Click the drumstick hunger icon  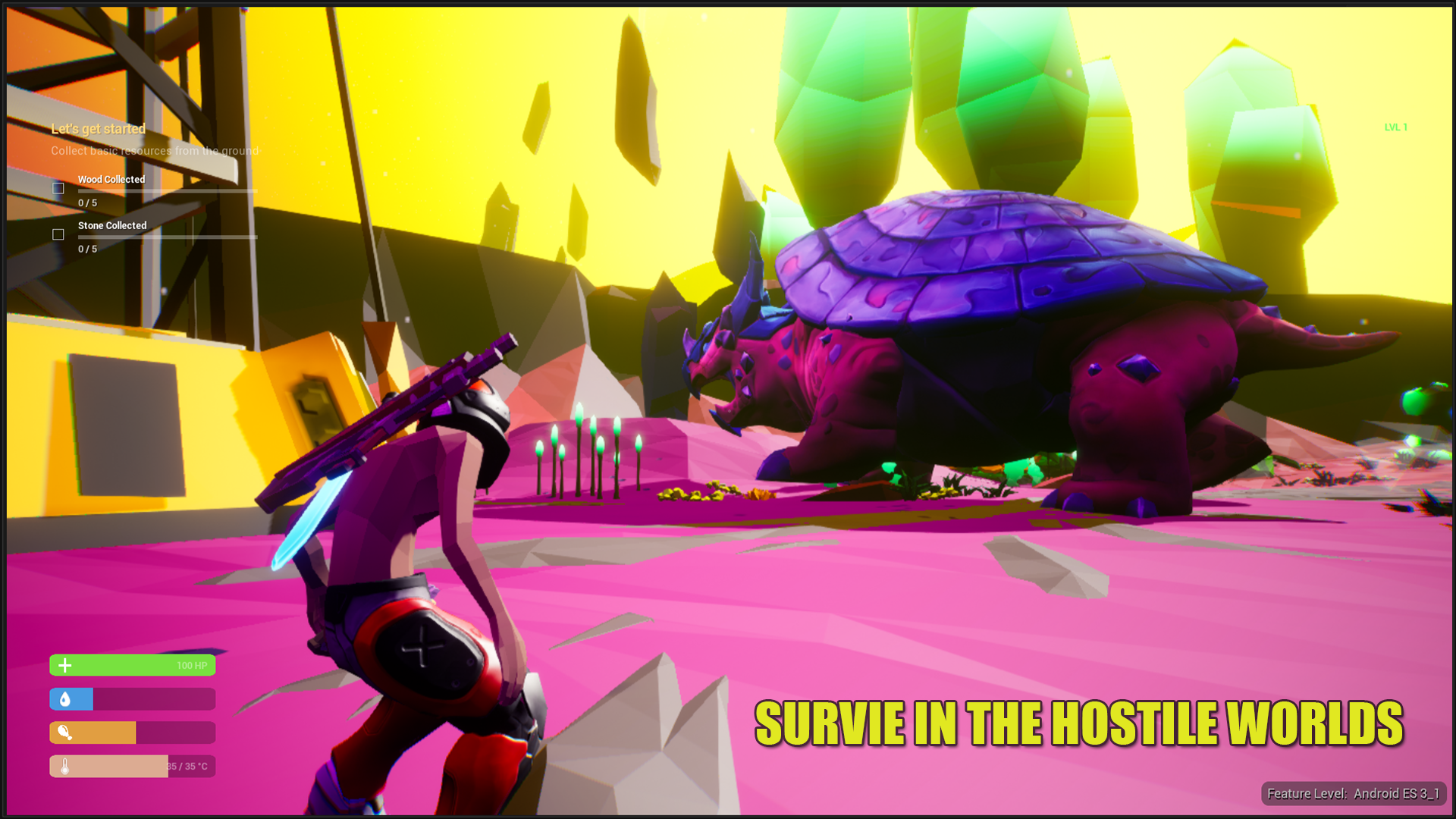tap(65, 733)
